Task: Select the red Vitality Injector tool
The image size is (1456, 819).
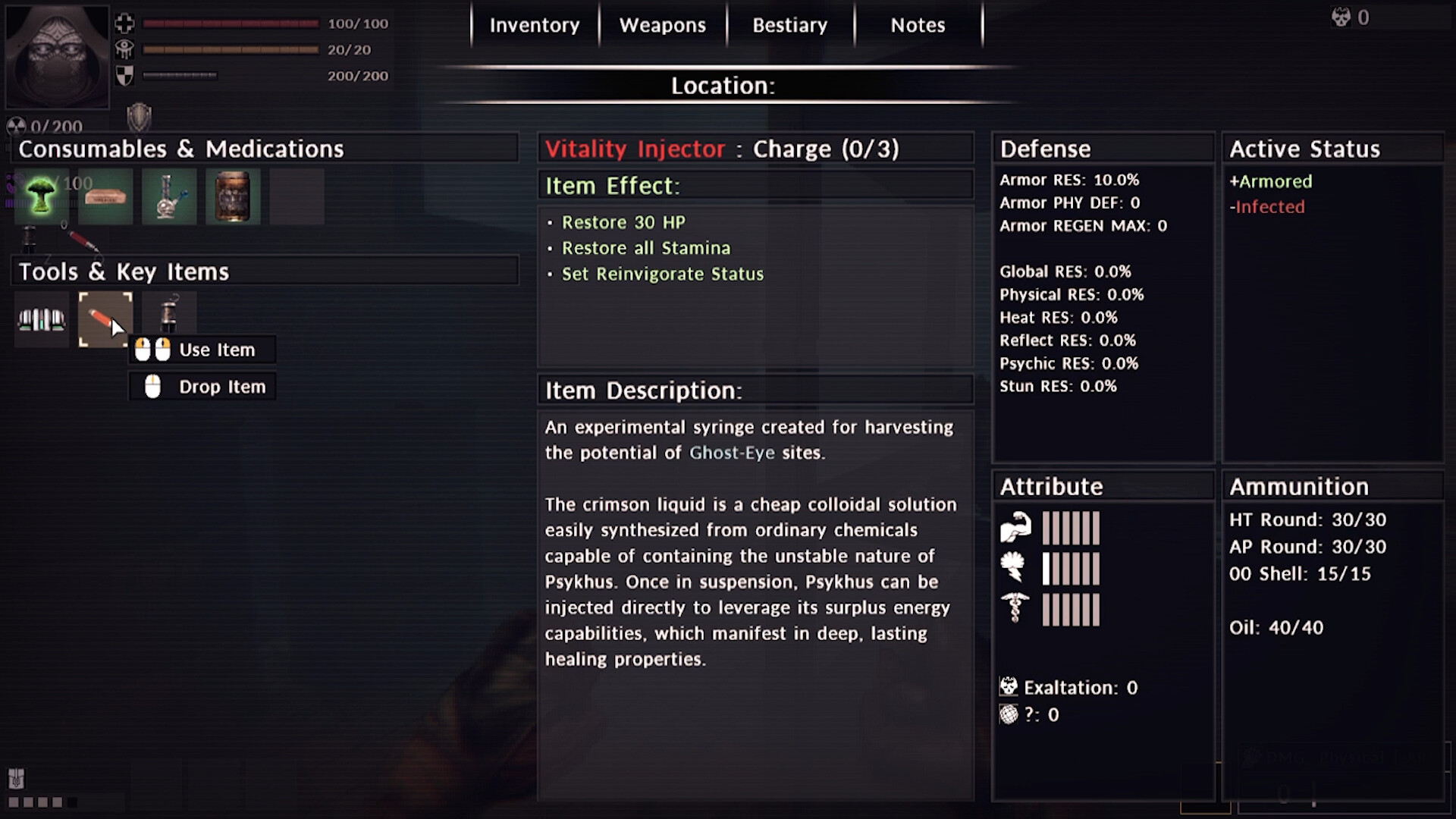Action: tap(105, 319)
